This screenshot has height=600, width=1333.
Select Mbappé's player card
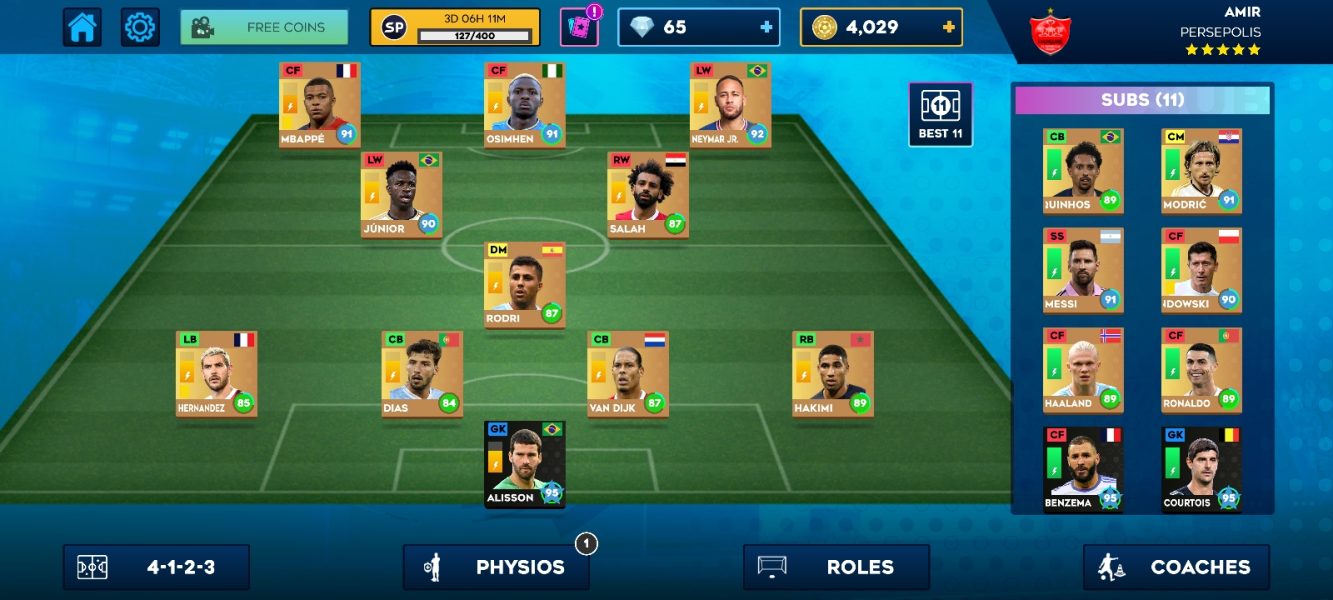pos(320,104)
